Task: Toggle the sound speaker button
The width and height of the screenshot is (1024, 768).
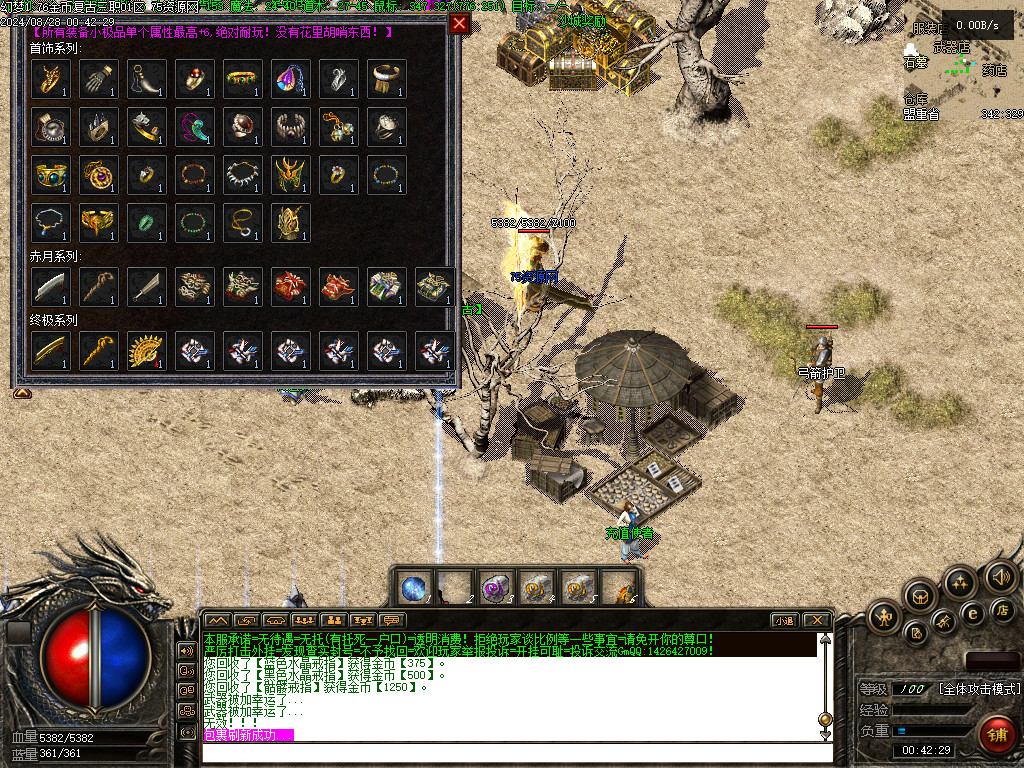Action: pyautogui.click(x=1000, y=576)
